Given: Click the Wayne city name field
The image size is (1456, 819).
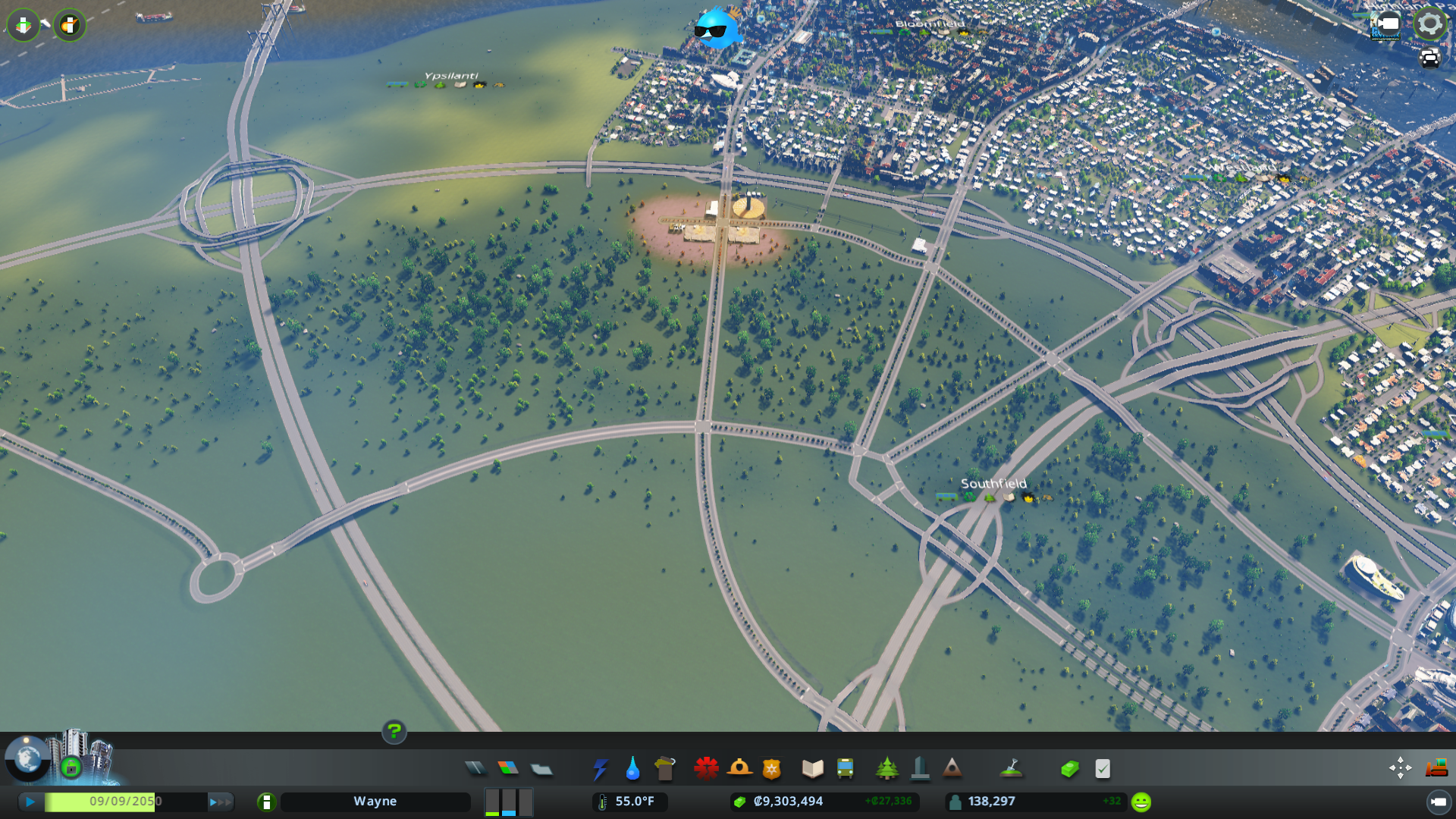Looking at the screenshot, I should (x=375, y=801).
